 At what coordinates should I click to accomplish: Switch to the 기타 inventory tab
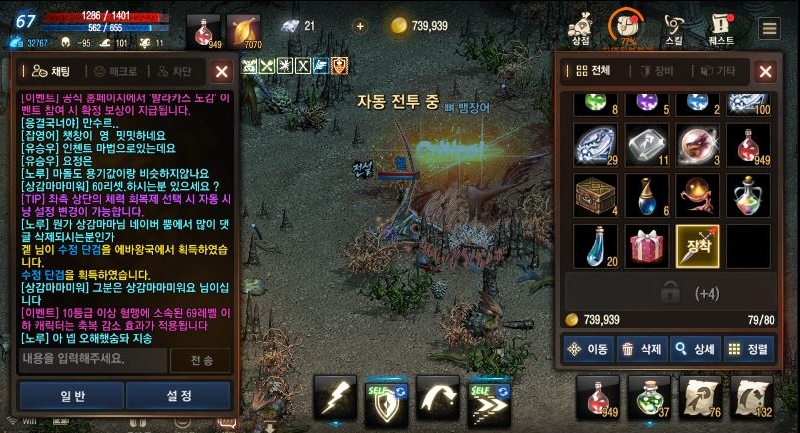[x=718, y=71]
